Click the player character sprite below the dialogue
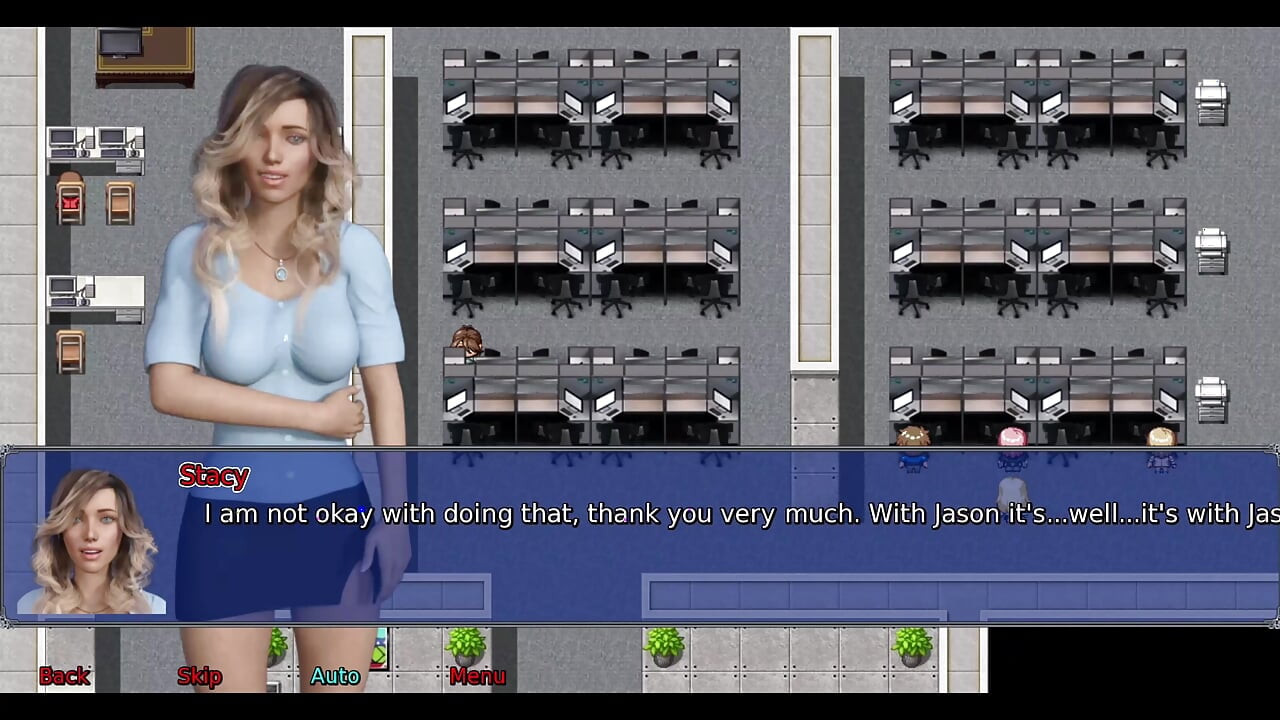Image resolution: width=1280 pixels, height=720 pixels. click(1013, 490)
